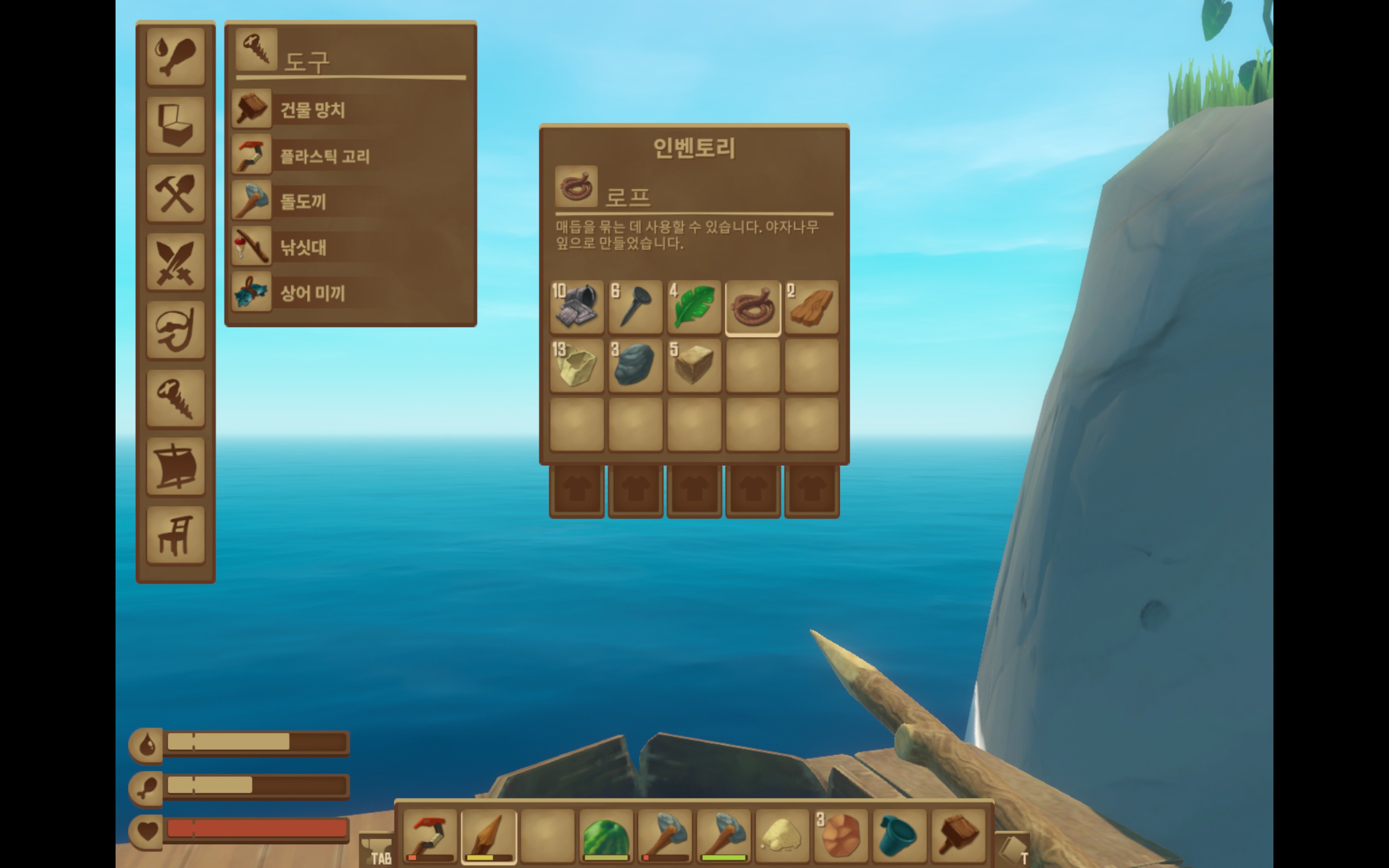Pick the nail stack in inventory
1389x868 pixels.
pos(635,308)
